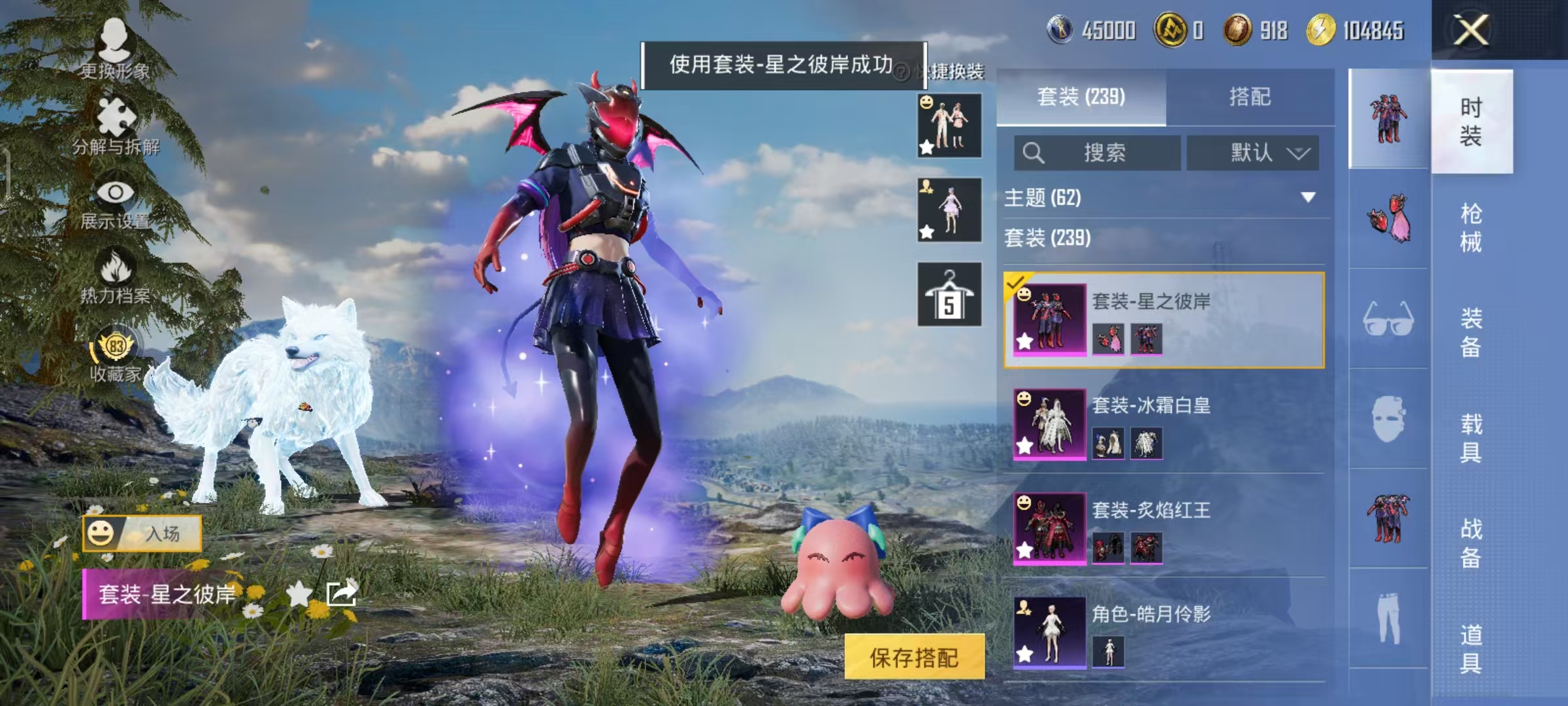The width and height of the screenshot is (1568, 706).
Task: Open the 默认 sorting dropdown
Action: point(1252,152)
